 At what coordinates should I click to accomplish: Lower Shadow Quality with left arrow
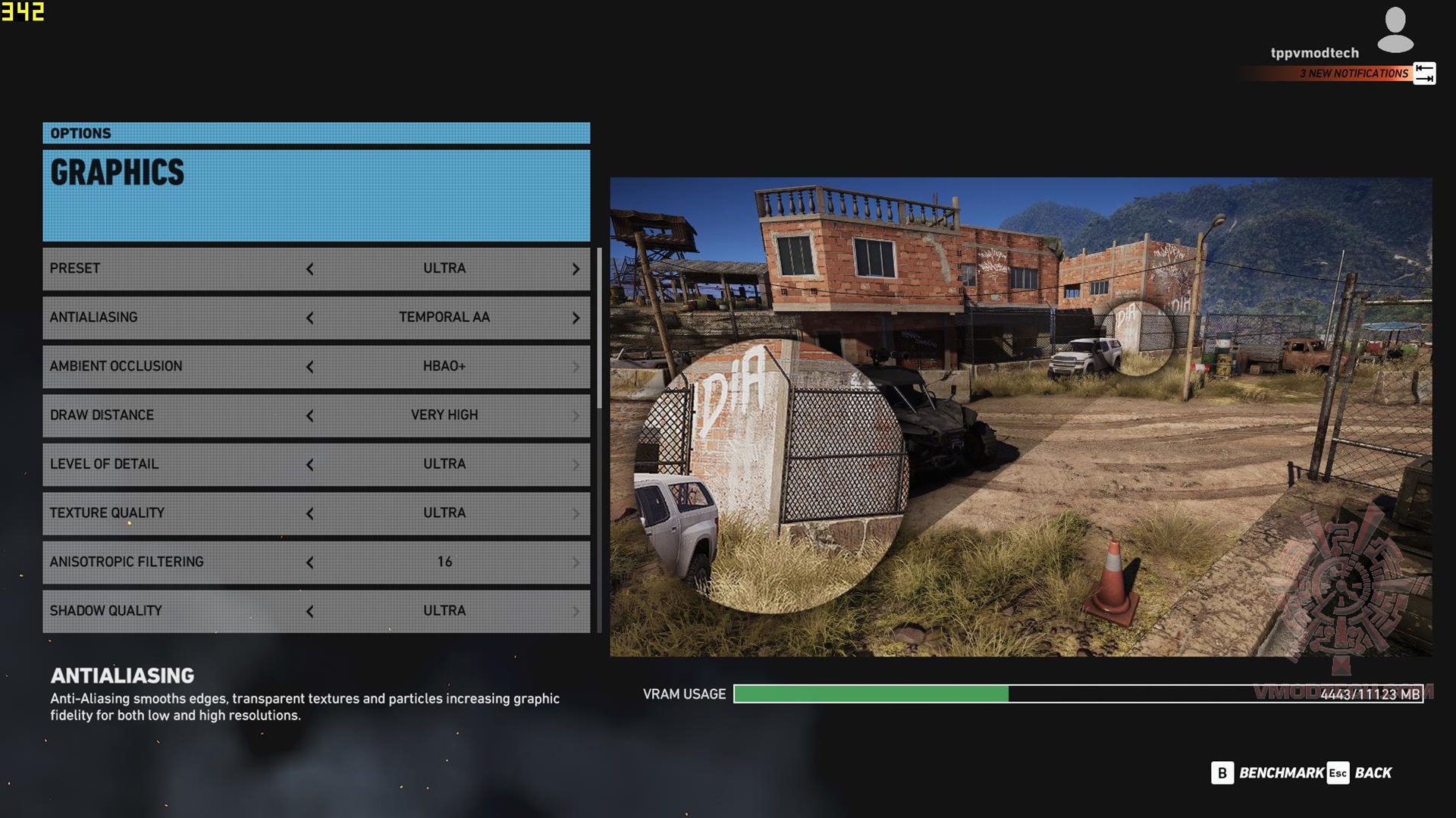(309, 612)
